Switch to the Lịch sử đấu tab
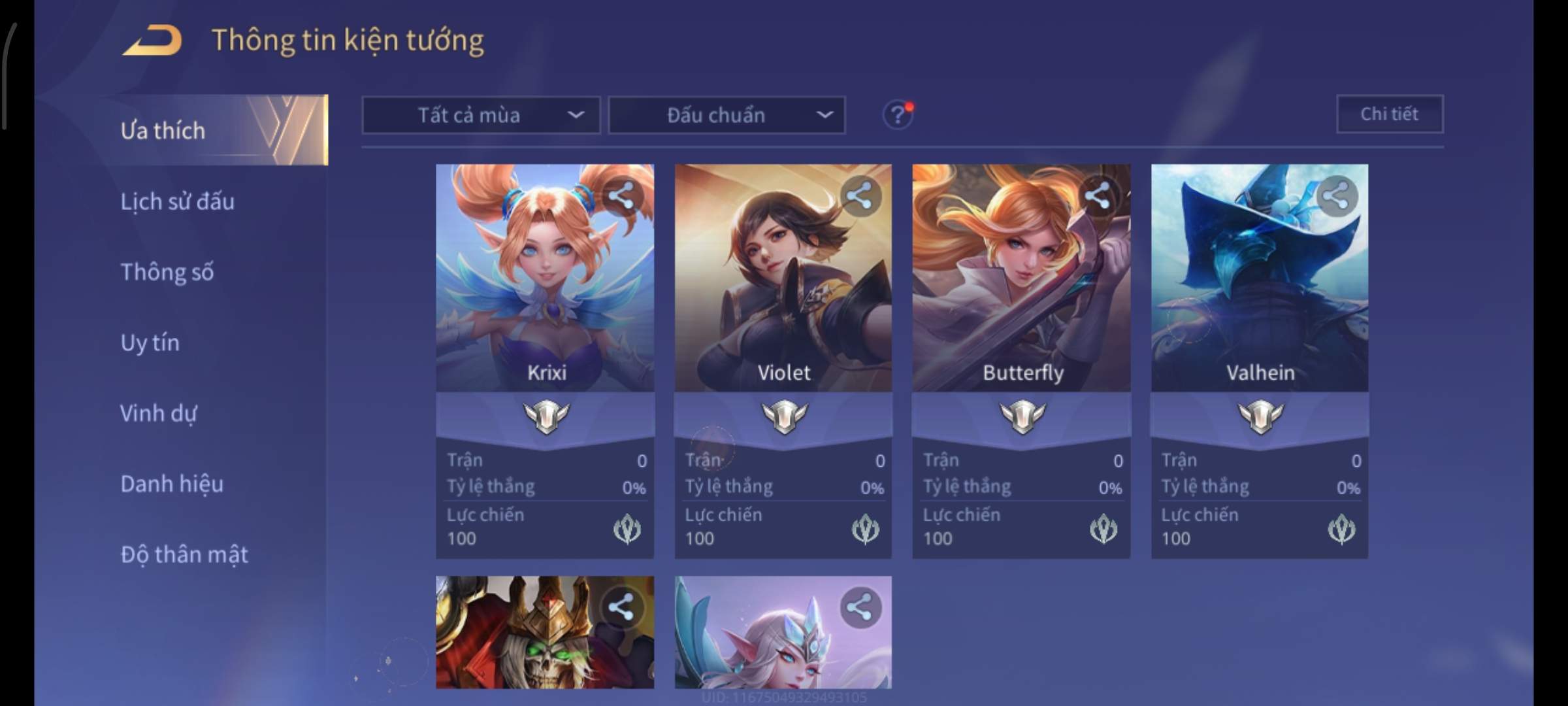 click(x=177, y=201)
